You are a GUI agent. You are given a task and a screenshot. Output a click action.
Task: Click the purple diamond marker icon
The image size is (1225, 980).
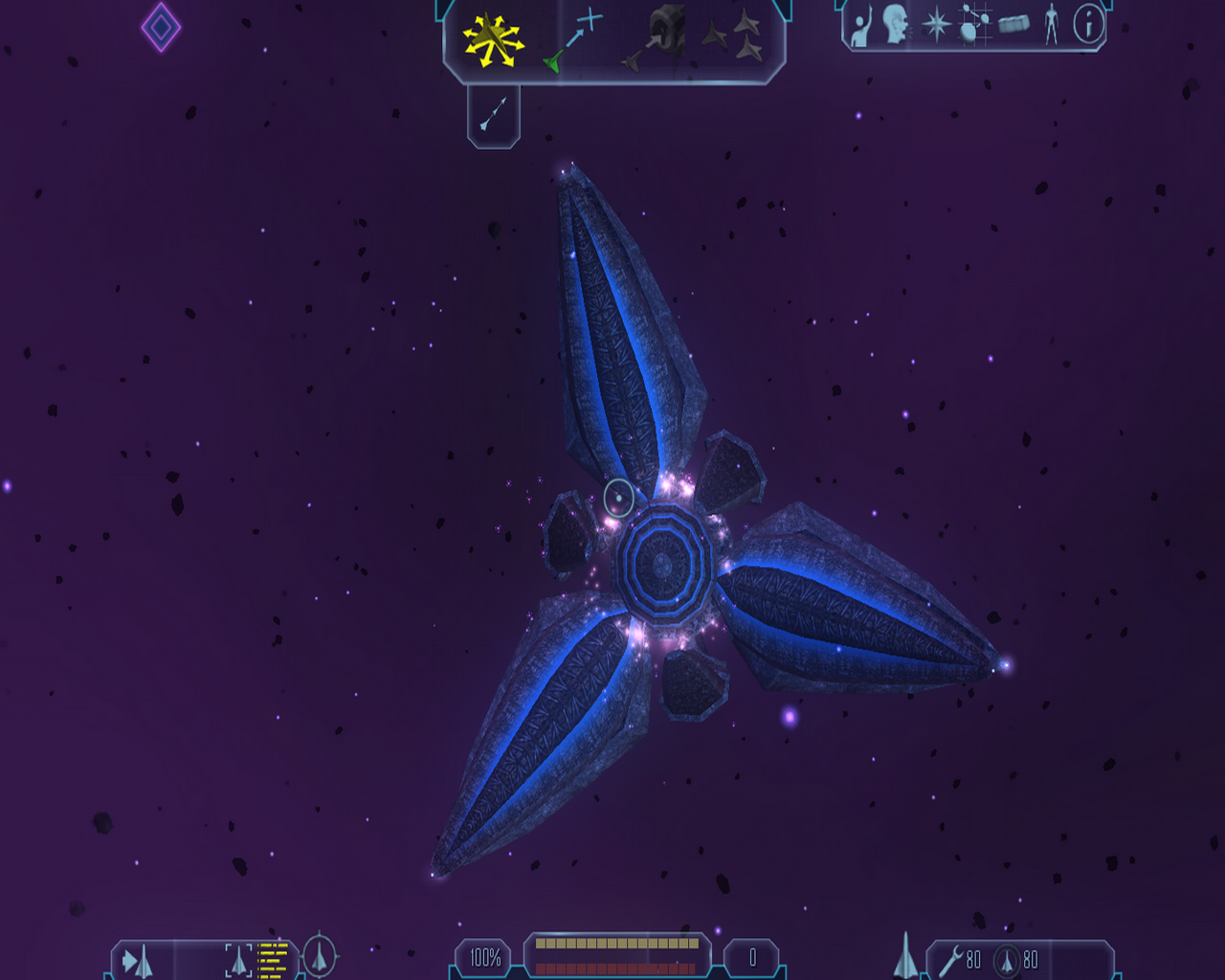(161, 27)
